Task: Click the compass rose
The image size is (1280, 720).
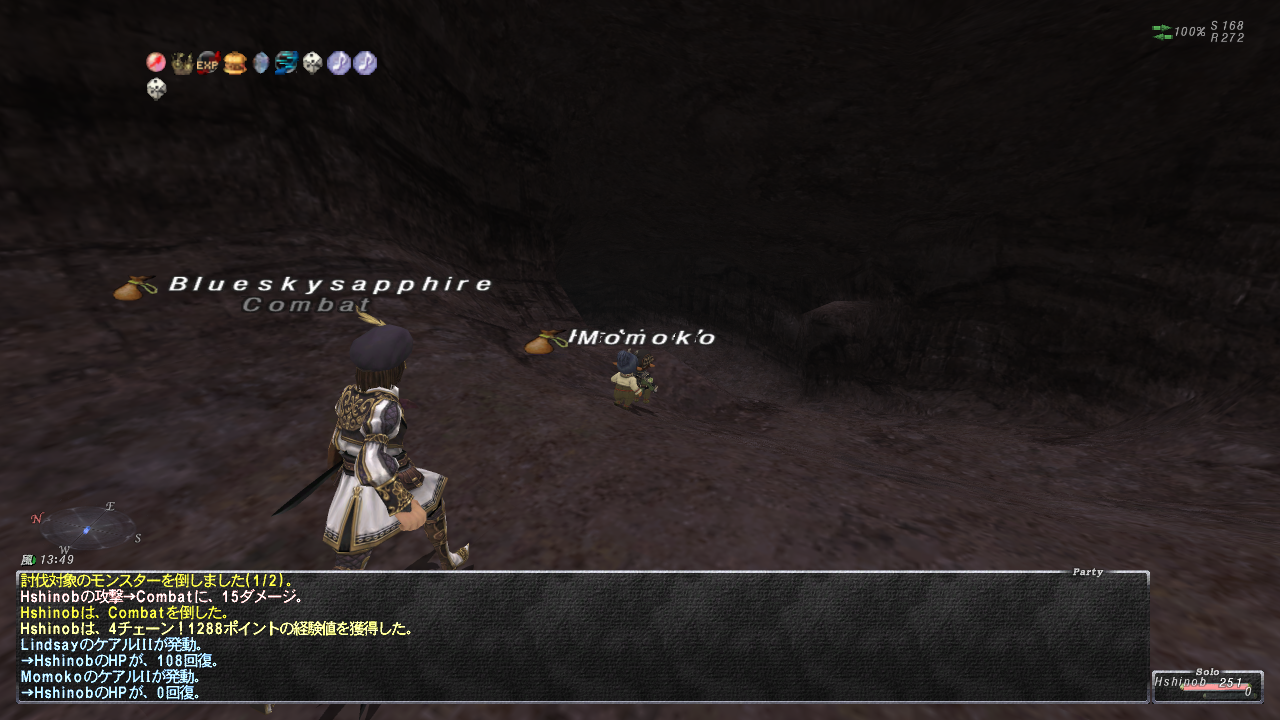Action: tap(87, 526)
